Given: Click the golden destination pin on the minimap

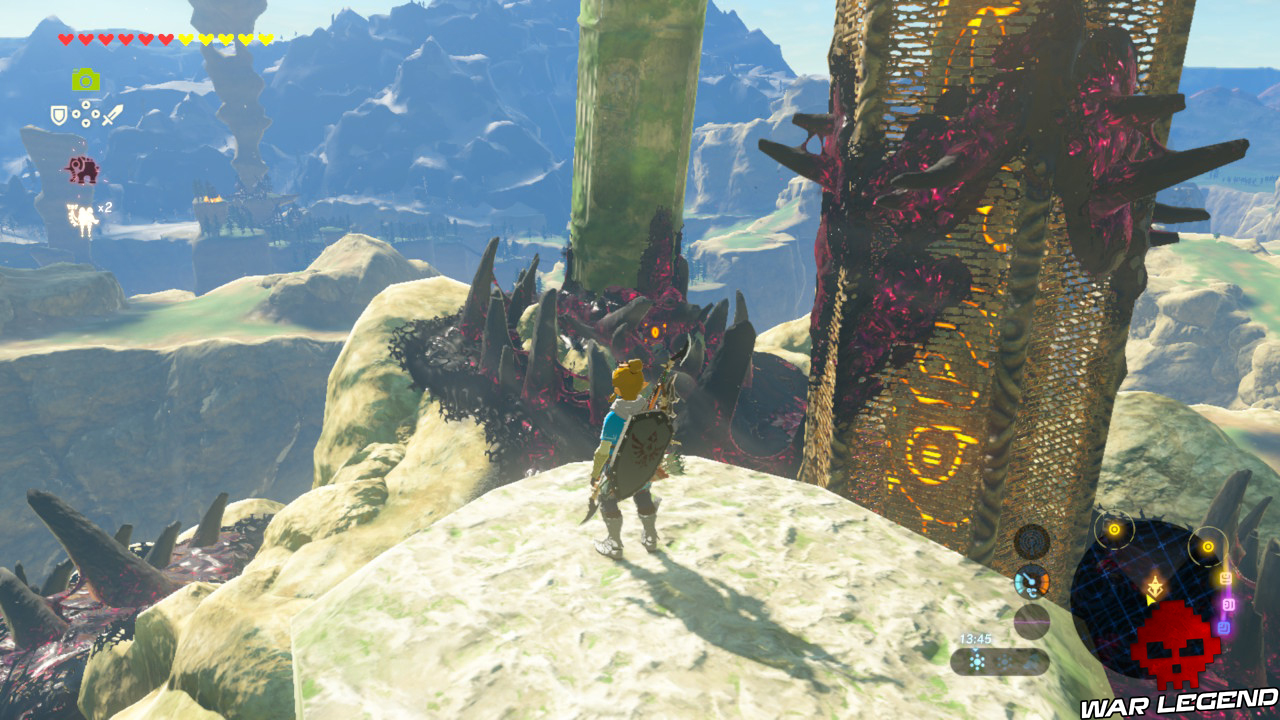Looking at the screenshot, I should point(1155,588).
